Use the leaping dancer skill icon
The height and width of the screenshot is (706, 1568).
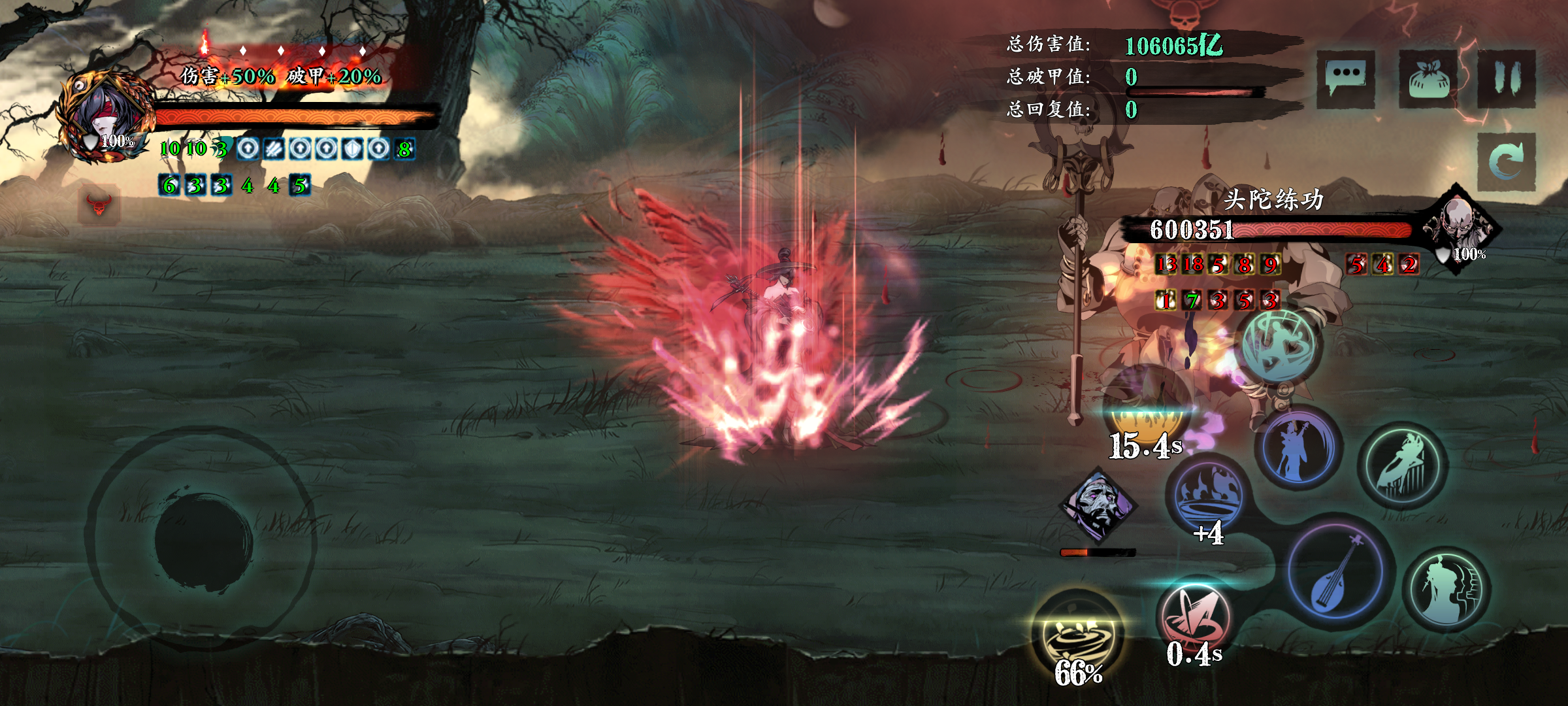click(x=1403, y=465)
